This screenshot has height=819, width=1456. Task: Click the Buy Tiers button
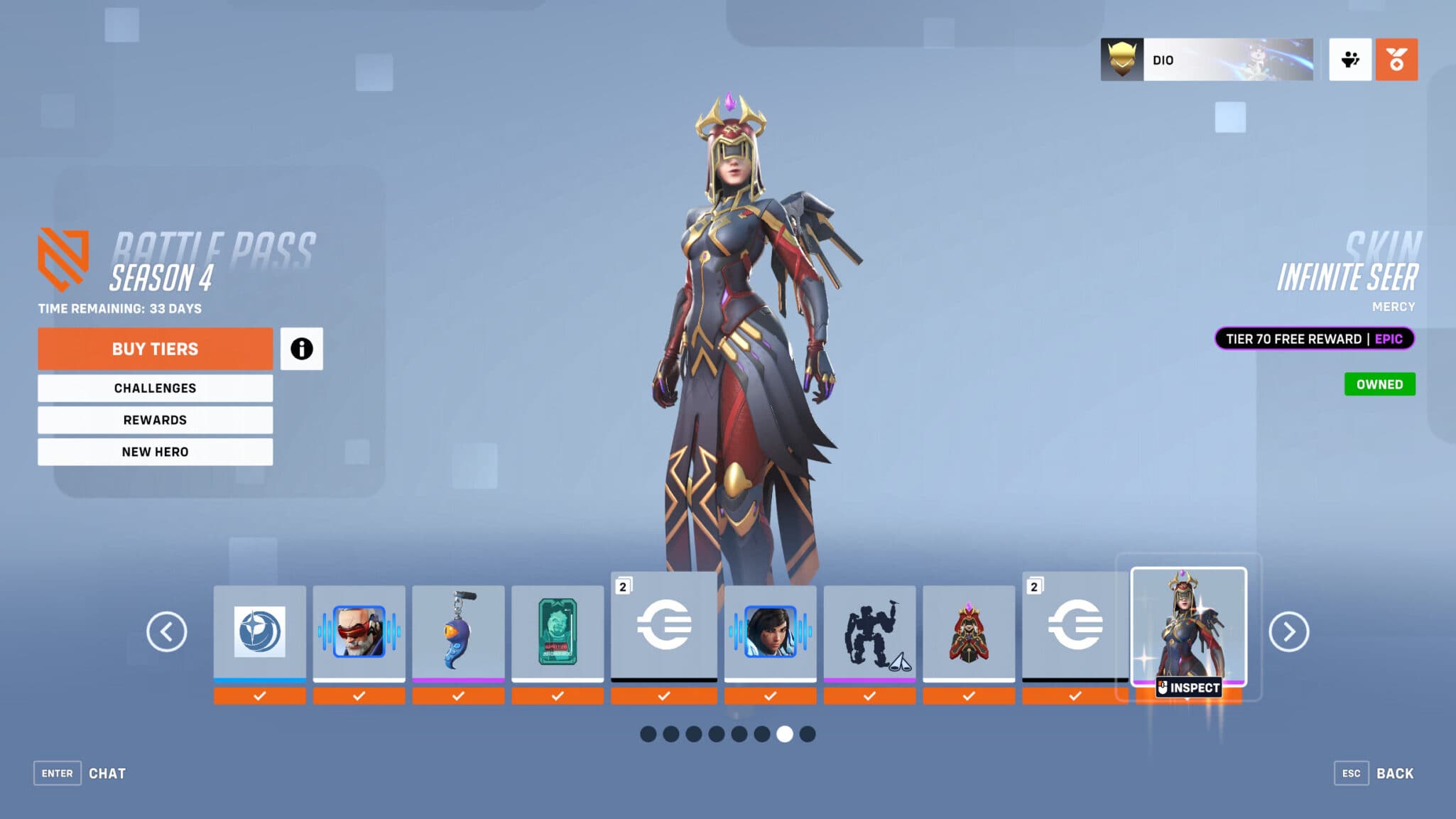click(x=155, y=349)
